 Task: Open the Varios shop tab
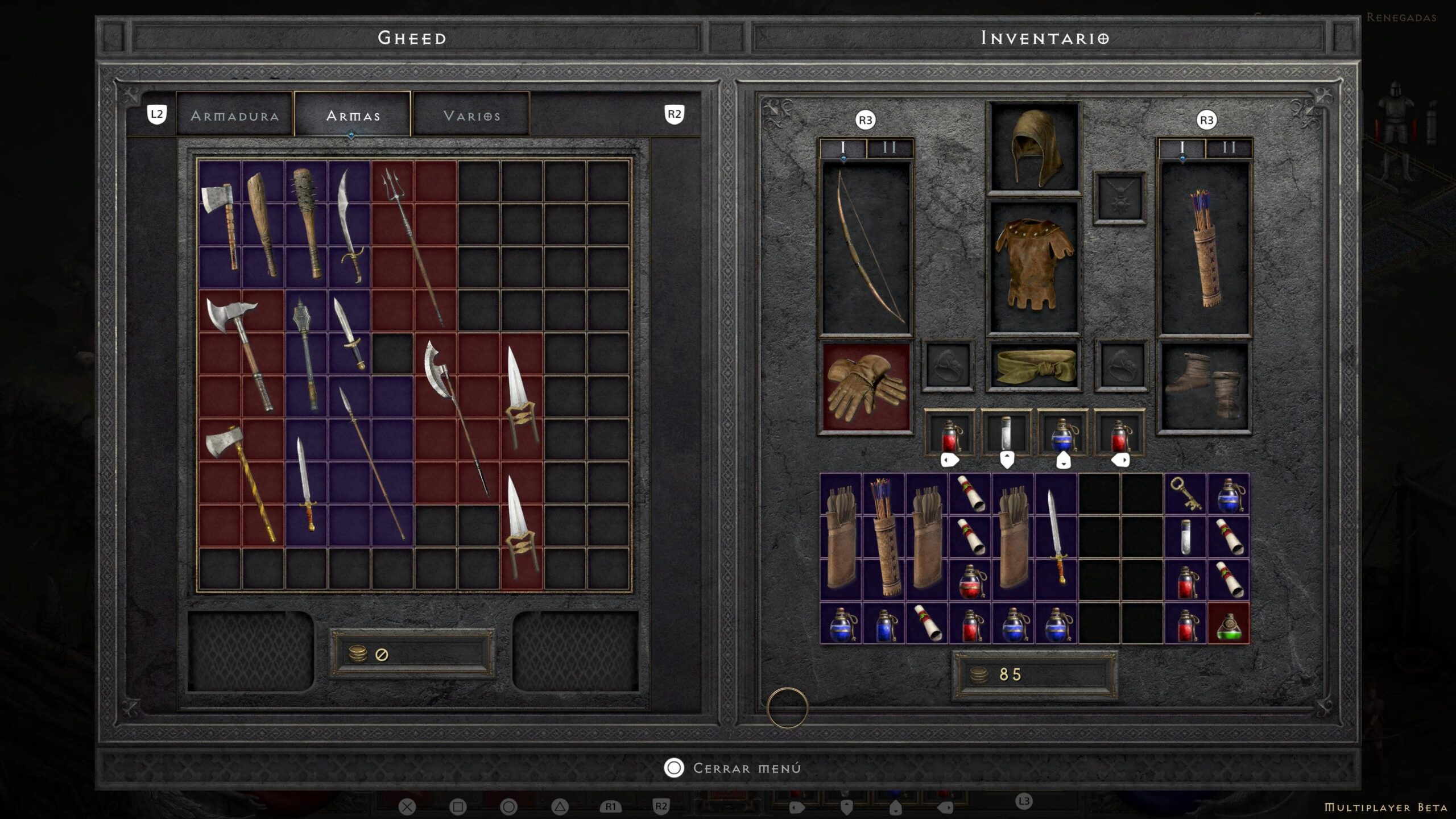coord(471,115)
